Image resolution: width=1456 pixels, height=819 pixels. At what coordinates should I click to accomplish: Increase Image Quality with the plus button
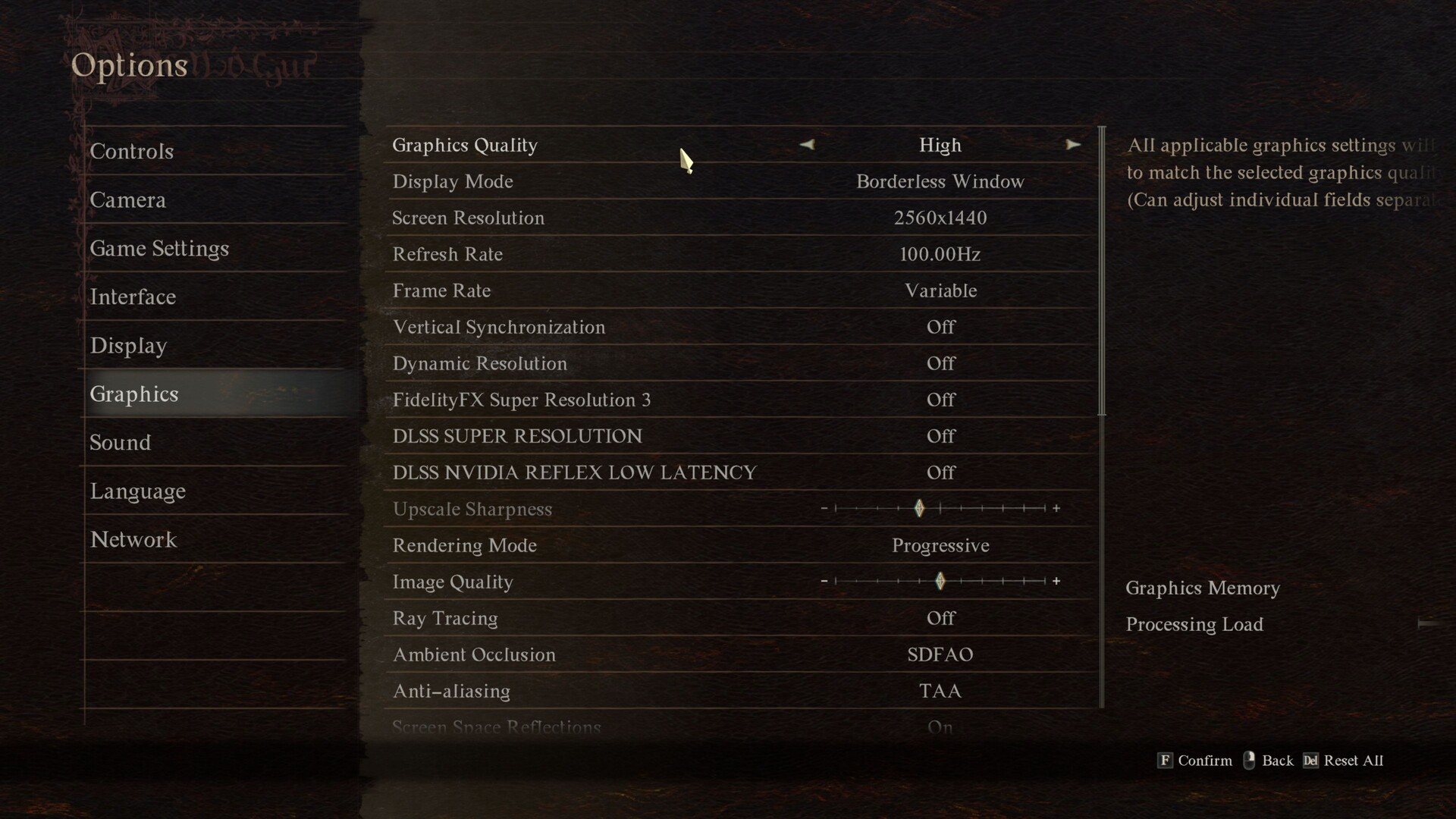pos(1056,582)
